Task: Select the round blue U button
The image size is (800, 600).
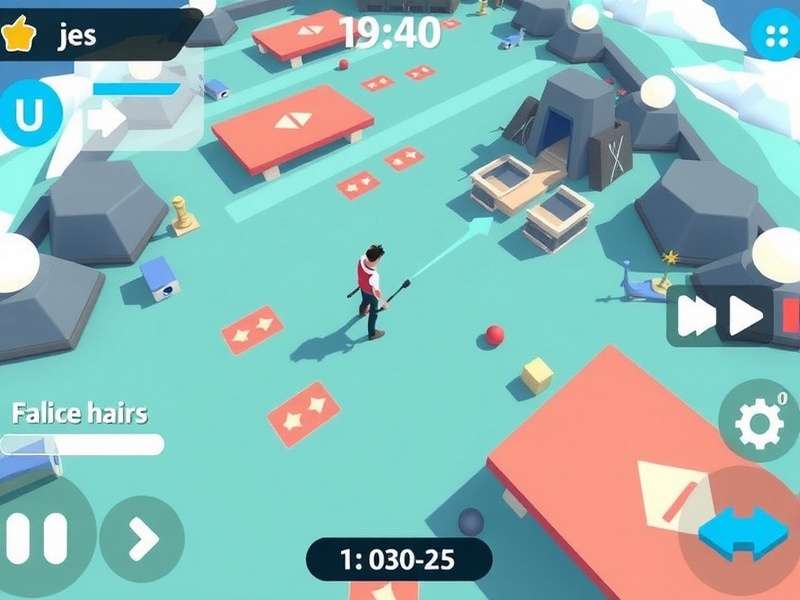Action: tap(29, 116)
